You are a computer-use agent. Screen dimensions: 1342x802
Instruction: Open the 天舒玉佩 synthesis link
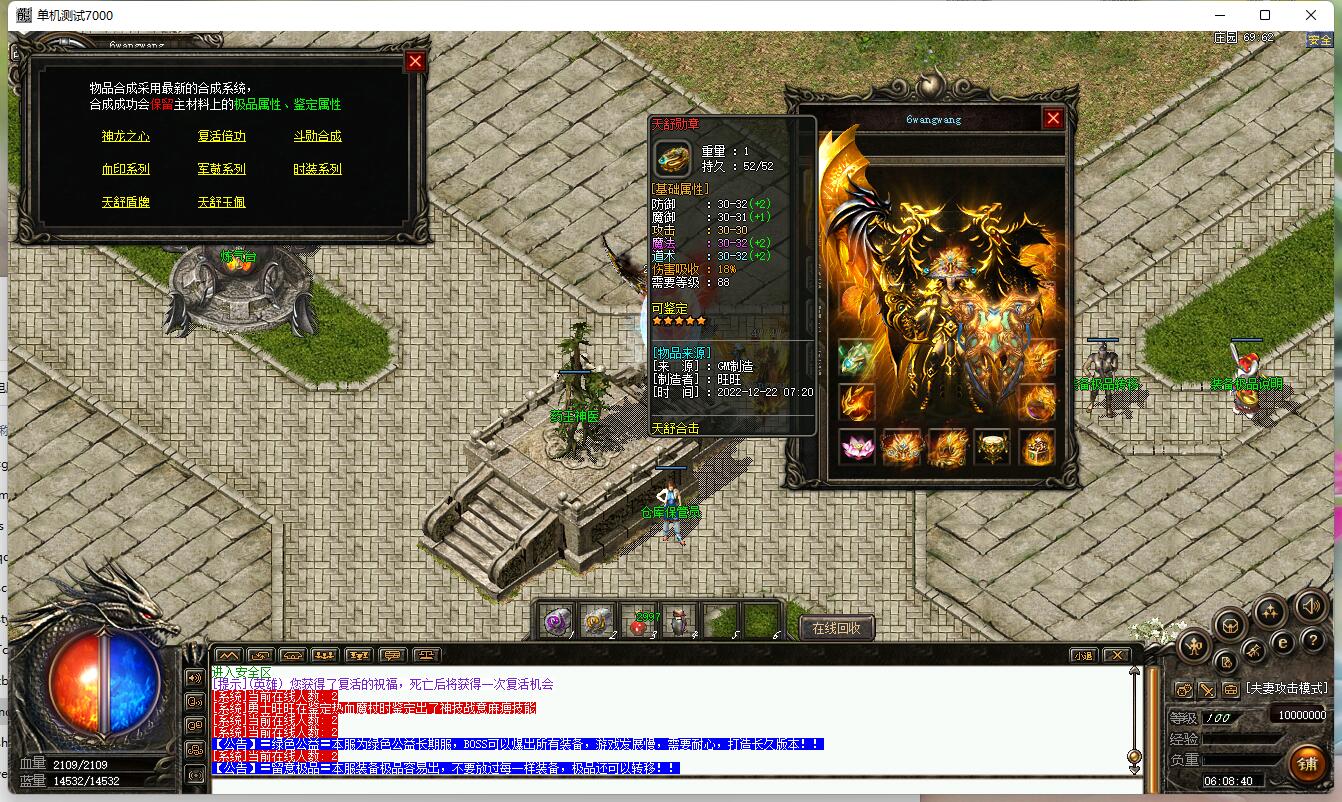[221, 202]
